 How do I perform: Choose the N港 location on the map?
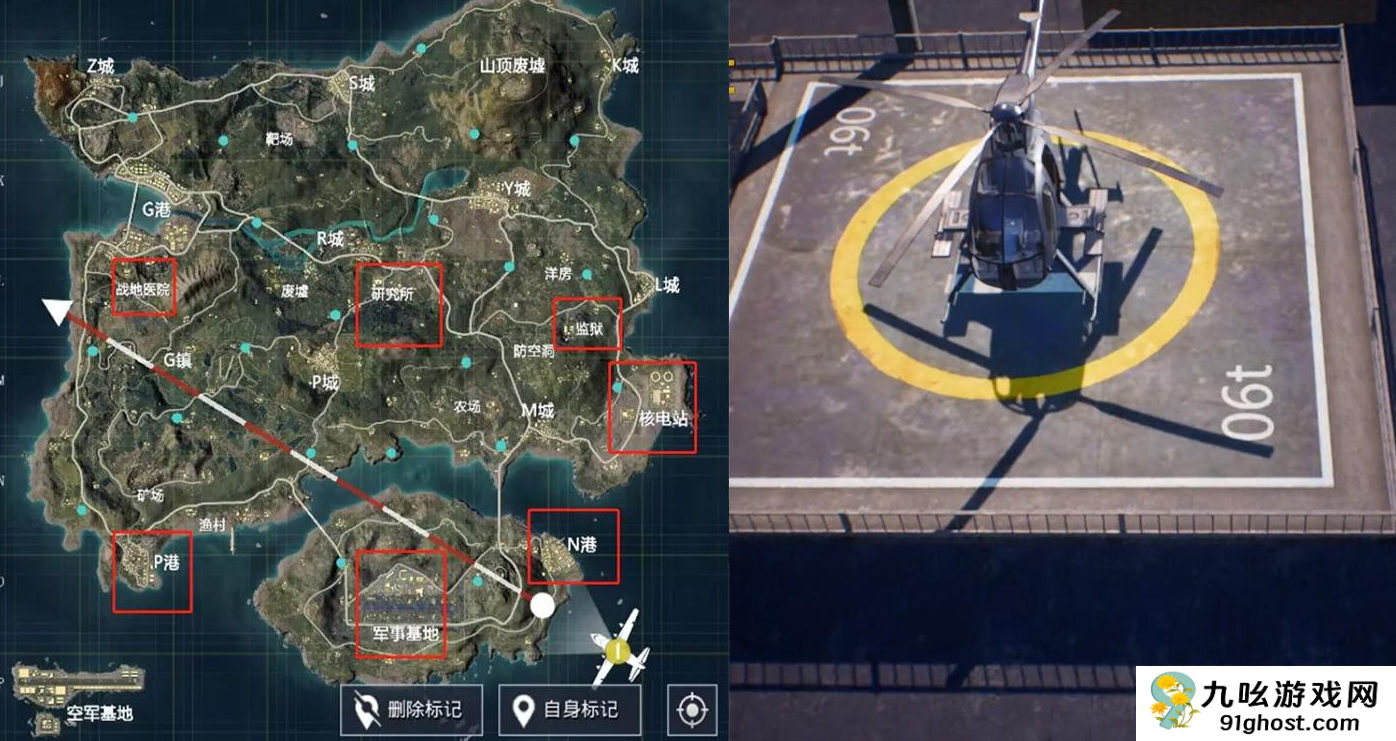573,546
